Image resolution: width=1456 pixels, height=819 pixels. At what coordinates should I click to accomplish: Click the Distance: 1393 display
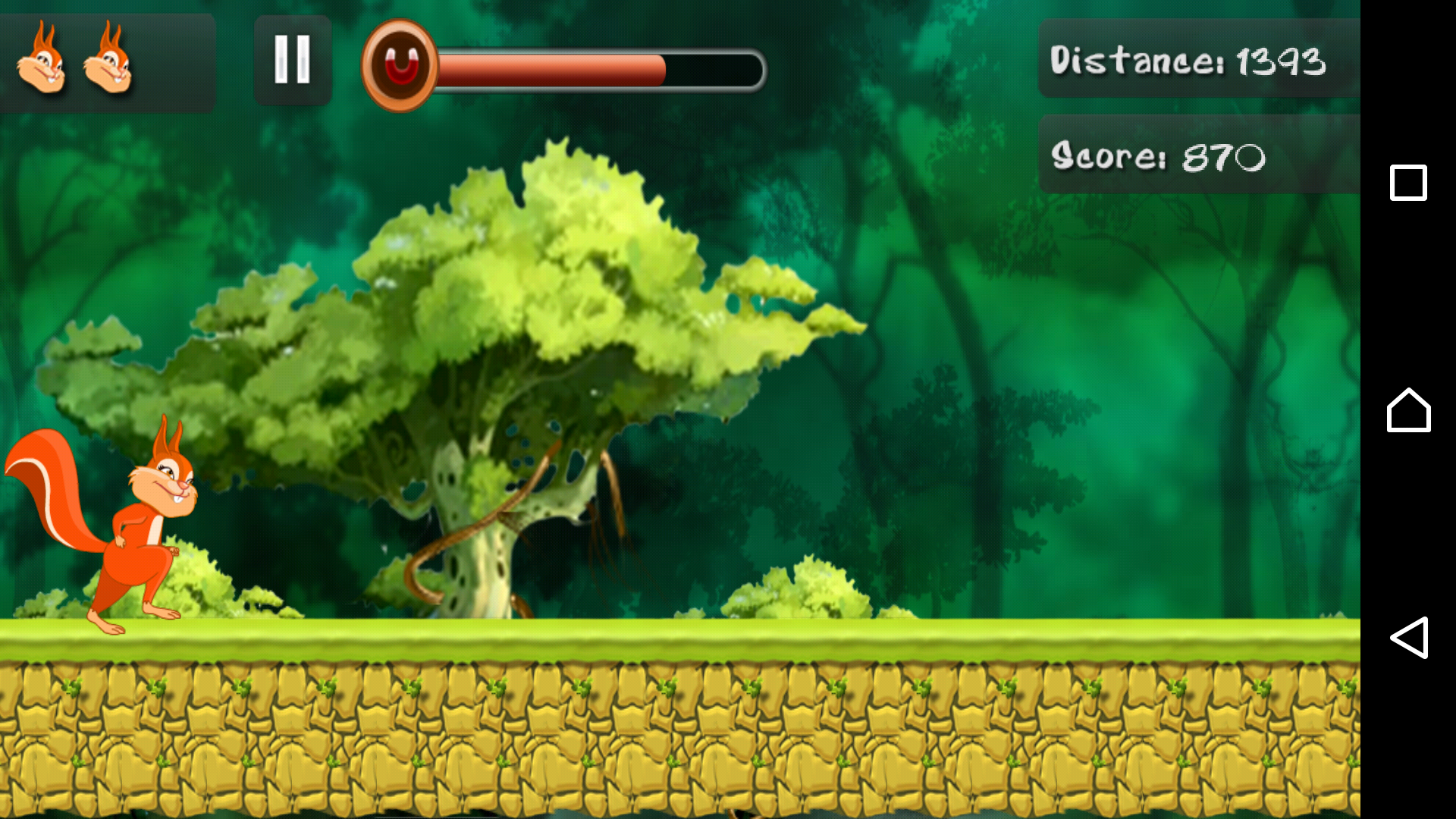1191,61
